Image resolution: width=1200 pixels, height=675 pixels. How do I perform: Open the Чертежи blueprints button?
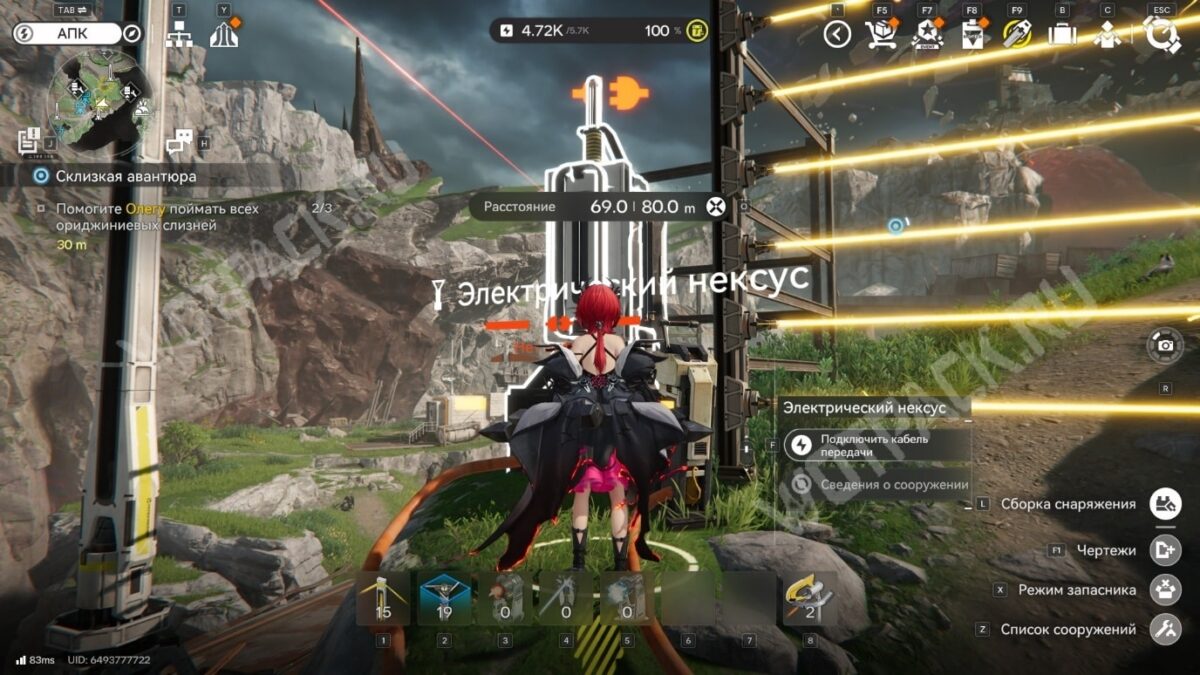(x=1165, y=549)
